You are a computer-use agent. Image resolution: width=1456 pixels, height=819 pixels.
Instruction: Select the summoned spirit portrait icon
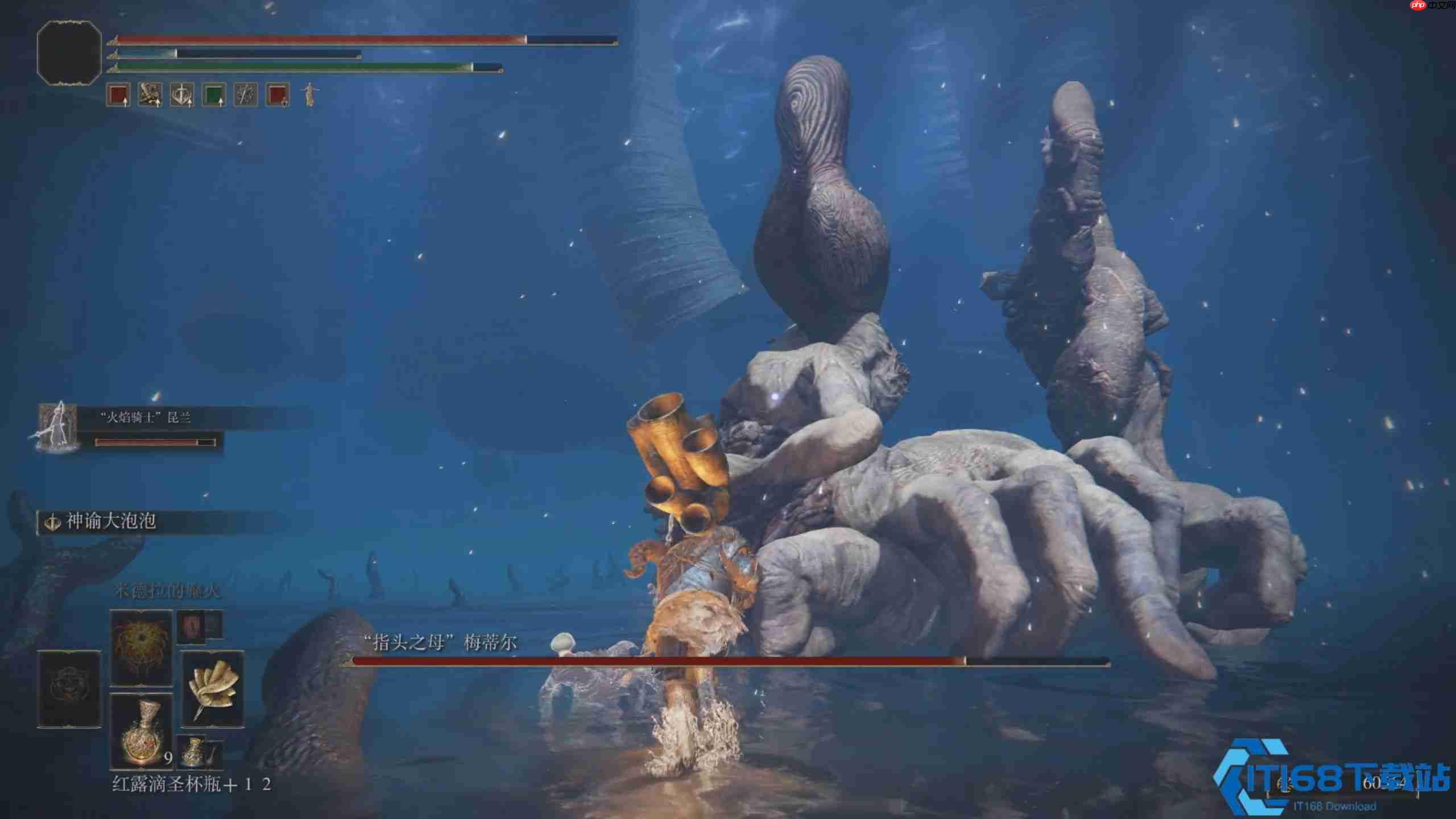pos(56,428)
